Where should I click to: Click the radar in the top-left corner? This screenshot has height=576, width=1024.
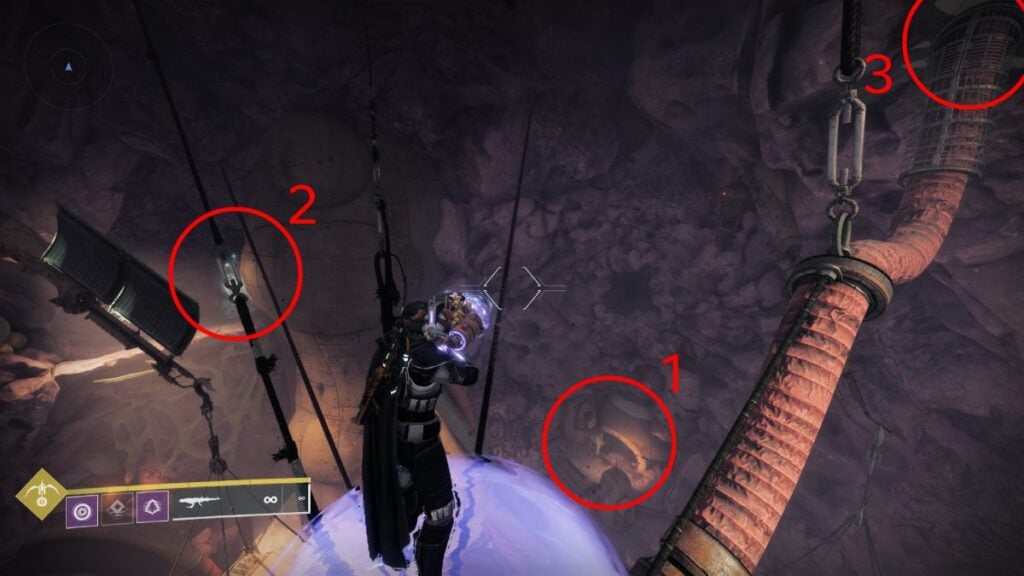(x=67, y=66)
